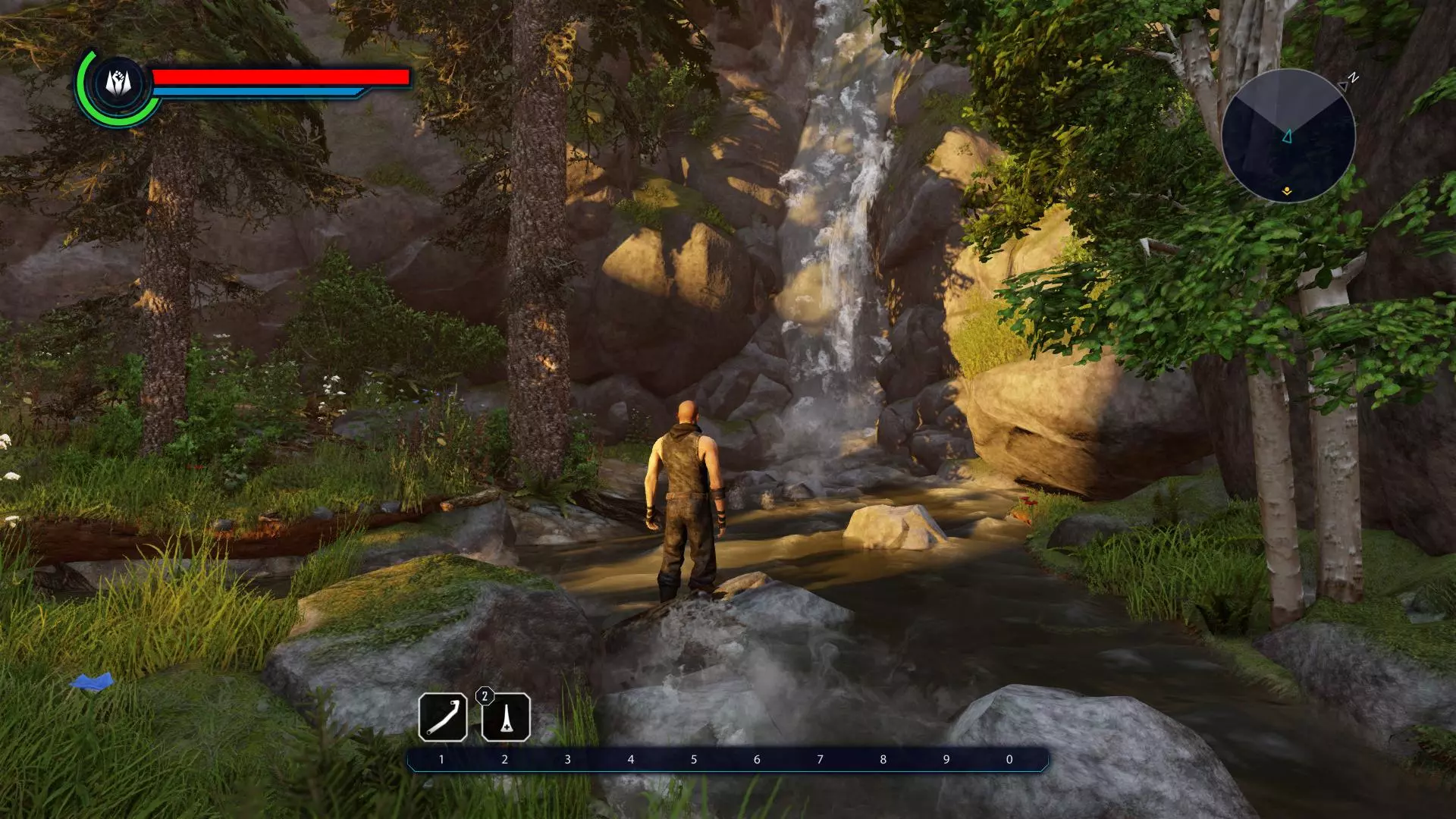Select the yellow objective marker on the minimap
Image resolution: width=1456 pixels, height=819 pixels.
pos(1287,192)
